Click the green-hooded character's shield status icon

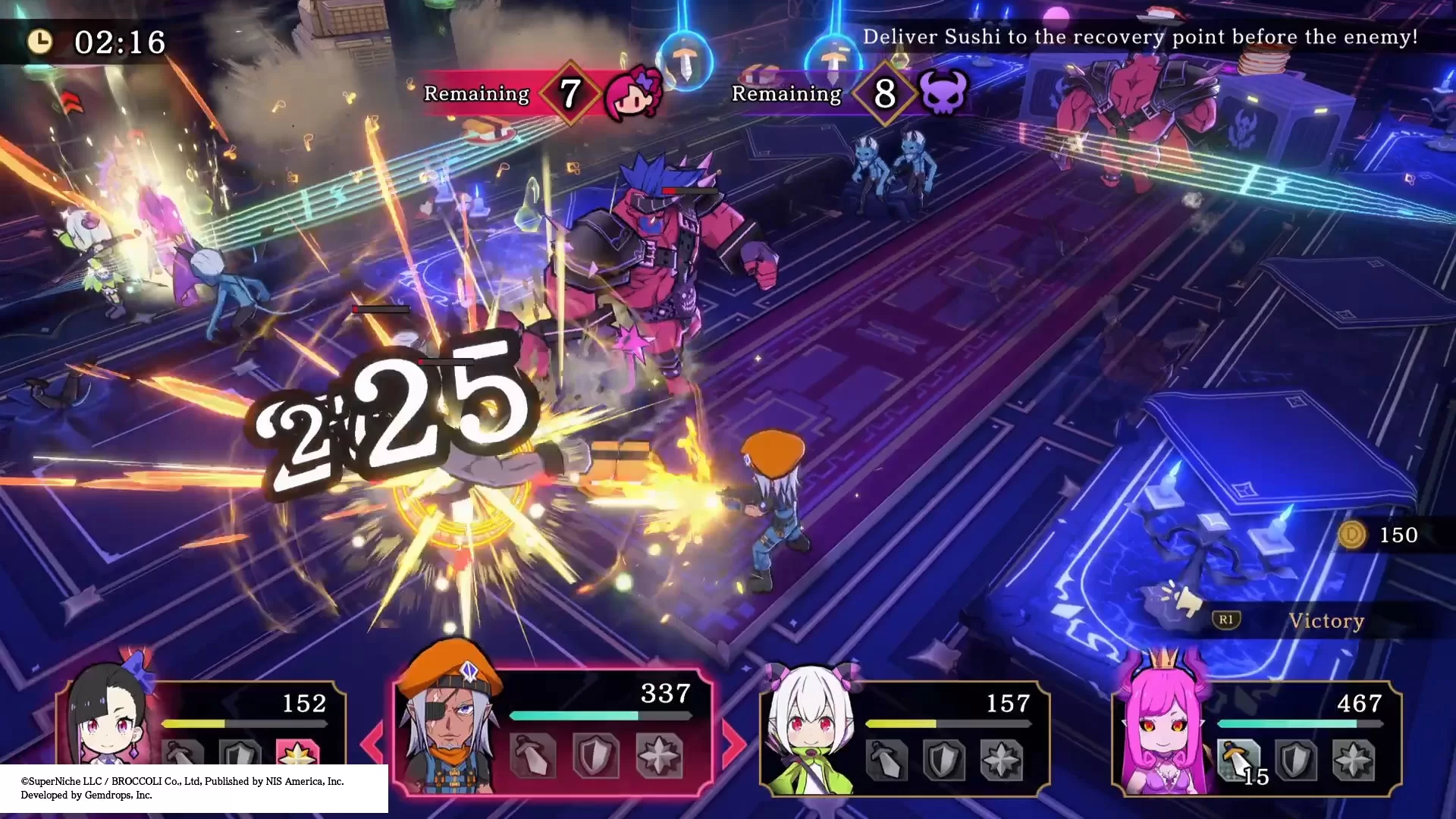coord(943,759)
